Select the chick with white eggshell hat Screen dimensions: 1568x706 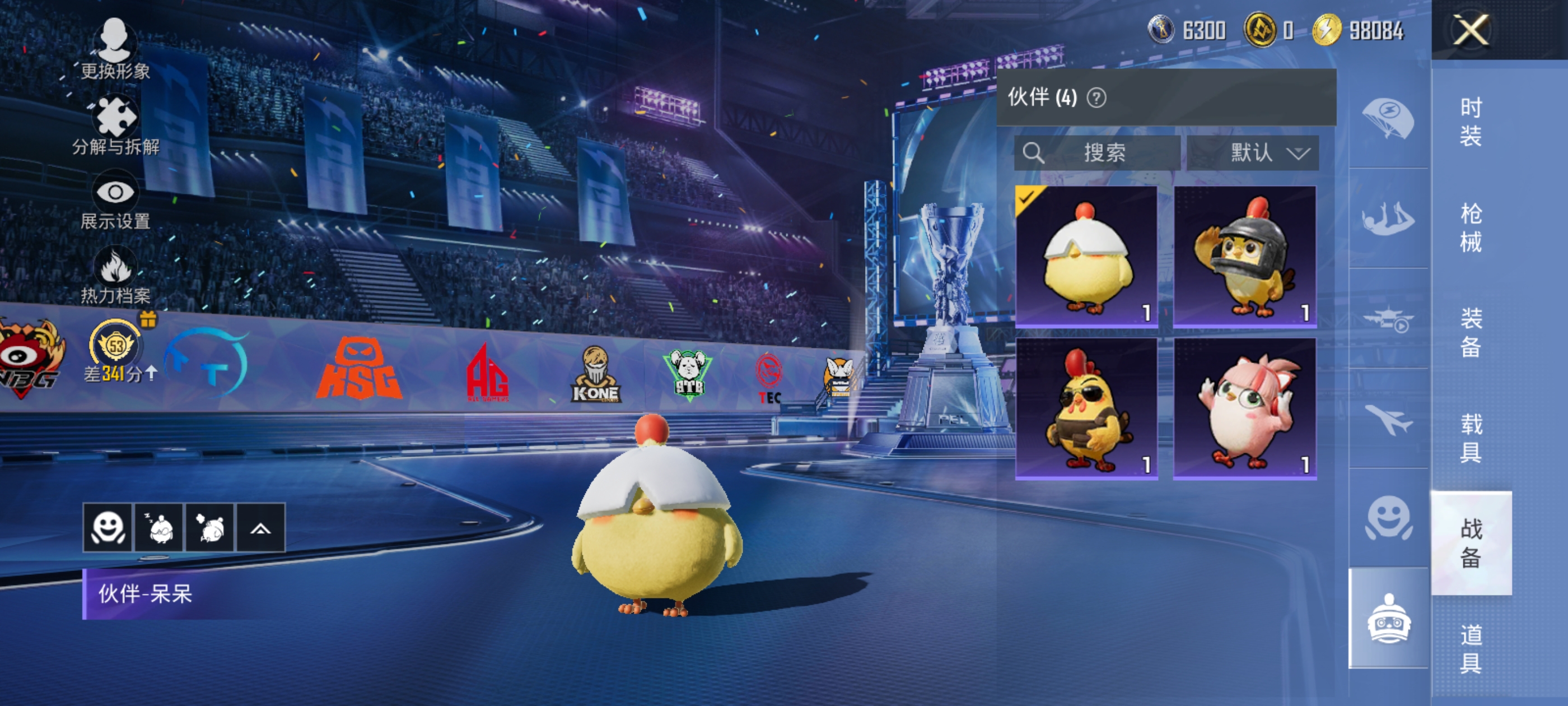[x=1086, y=257]
